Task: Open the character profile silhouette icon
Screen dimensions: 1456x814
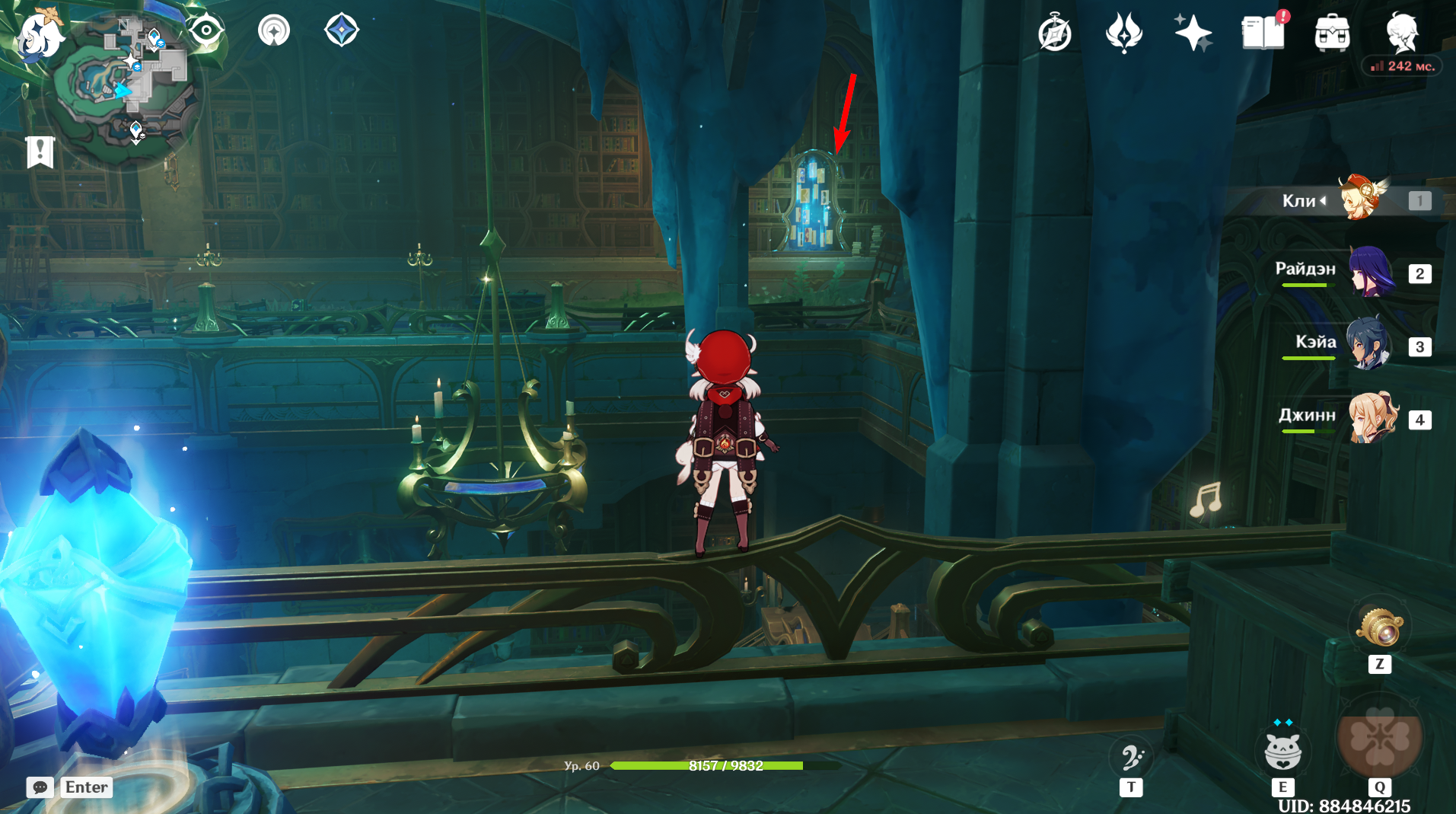Action: click(x=1402, y=32)
